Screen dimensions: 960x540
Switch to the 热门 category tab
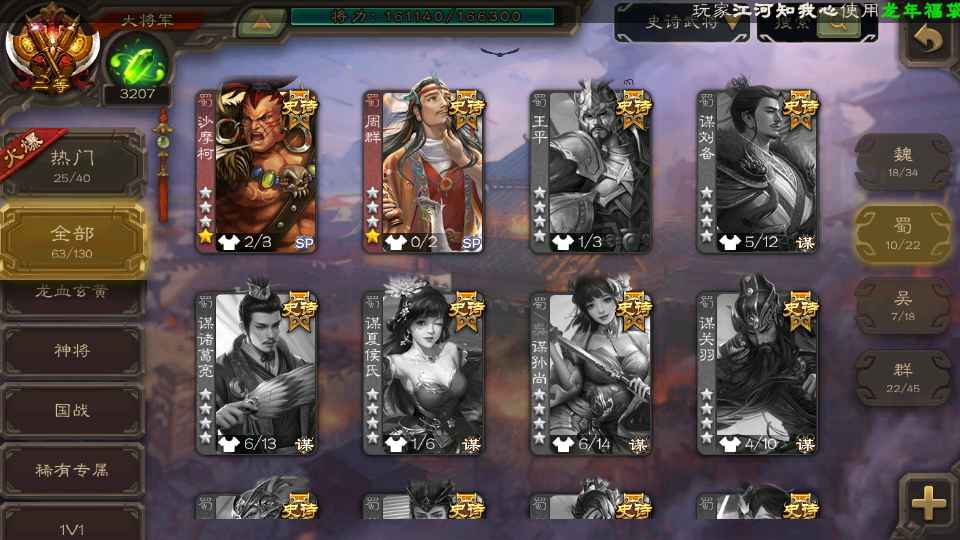(x=73, y=164)
